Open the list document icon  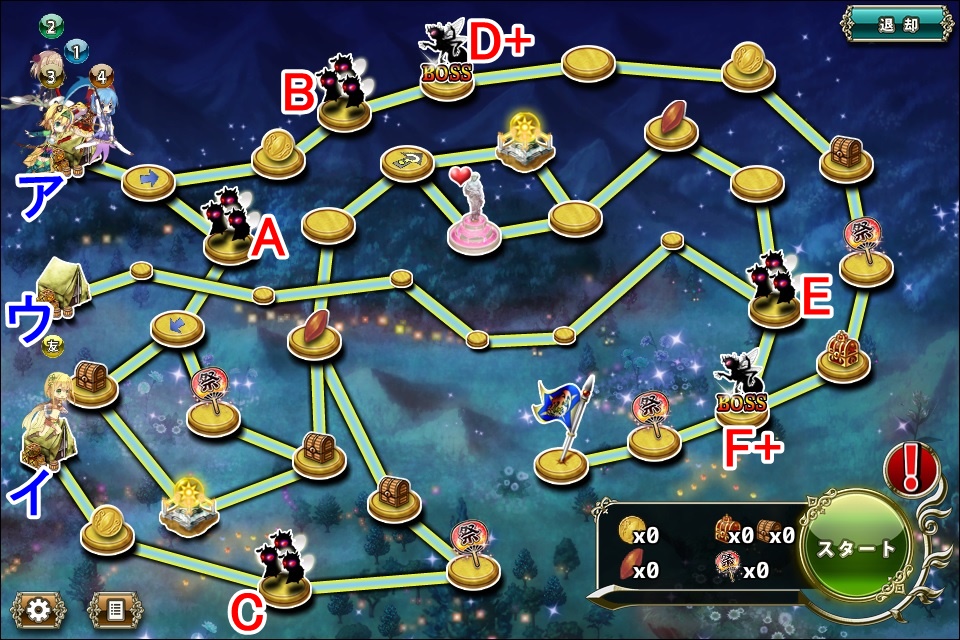(115, 609)
